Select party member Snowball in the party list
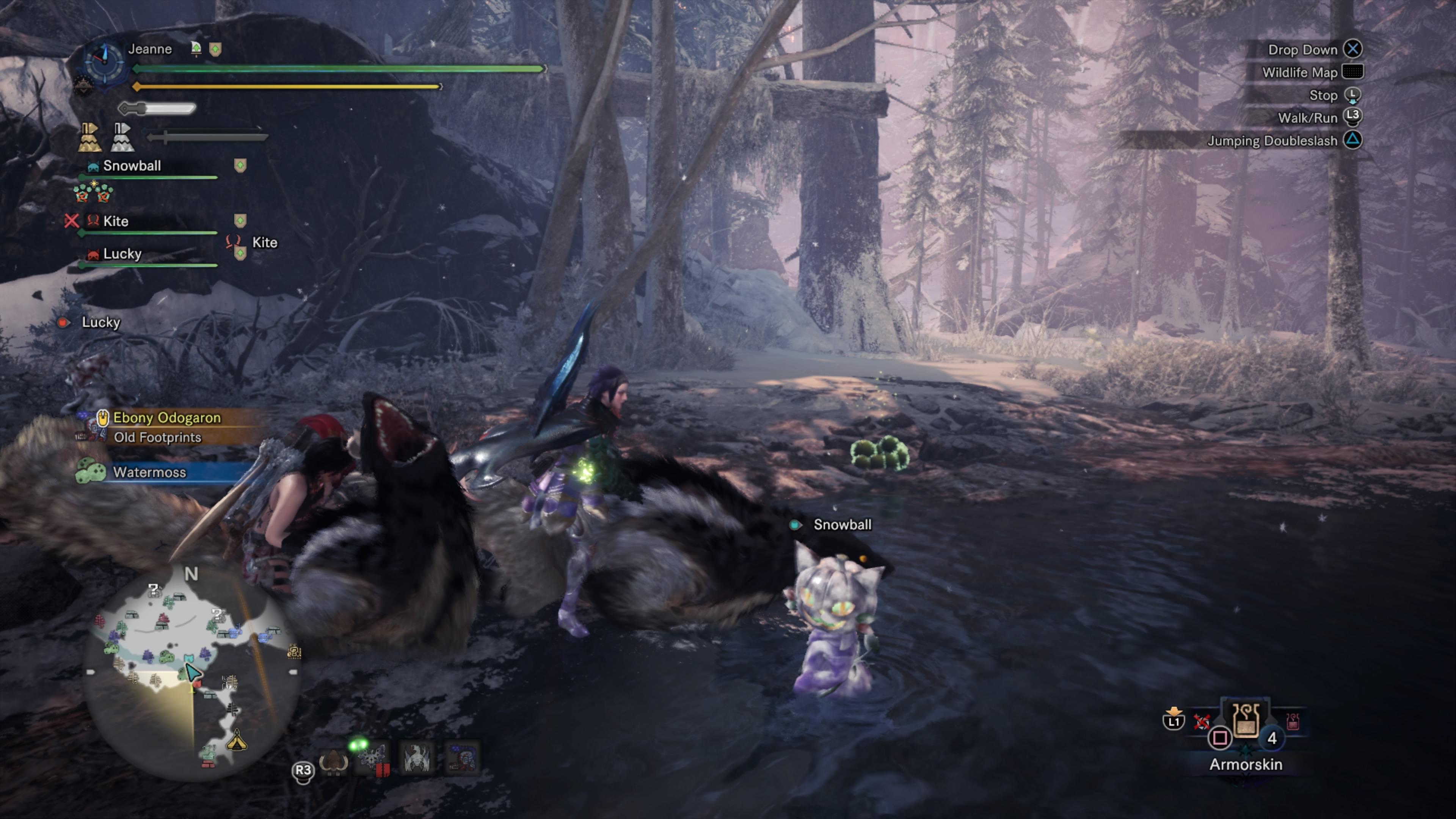The height and width of the screenshot is (819, 1456). point(132,166)
